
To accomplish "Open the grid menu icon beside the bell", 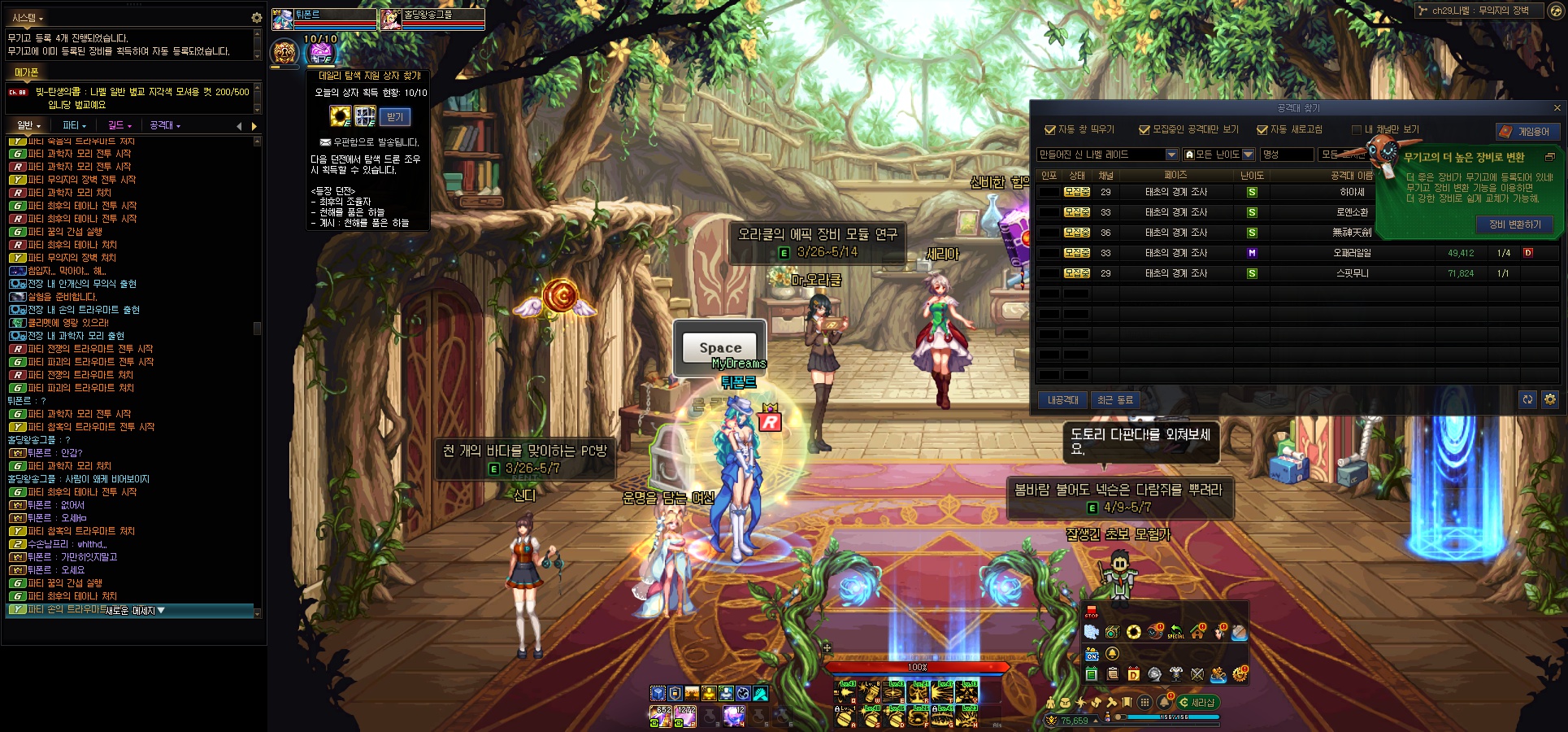I will point(1145,702).
